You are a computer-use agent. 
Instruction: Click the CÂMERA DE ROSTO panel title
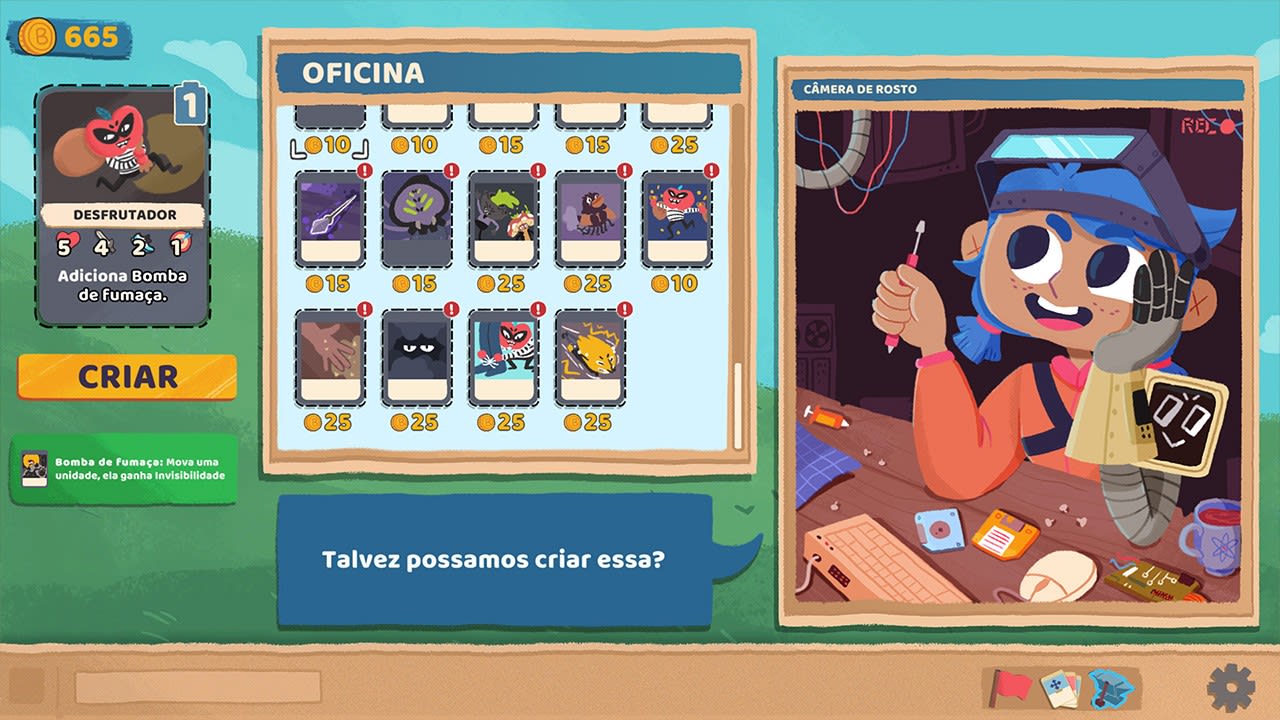coord(861,89)
